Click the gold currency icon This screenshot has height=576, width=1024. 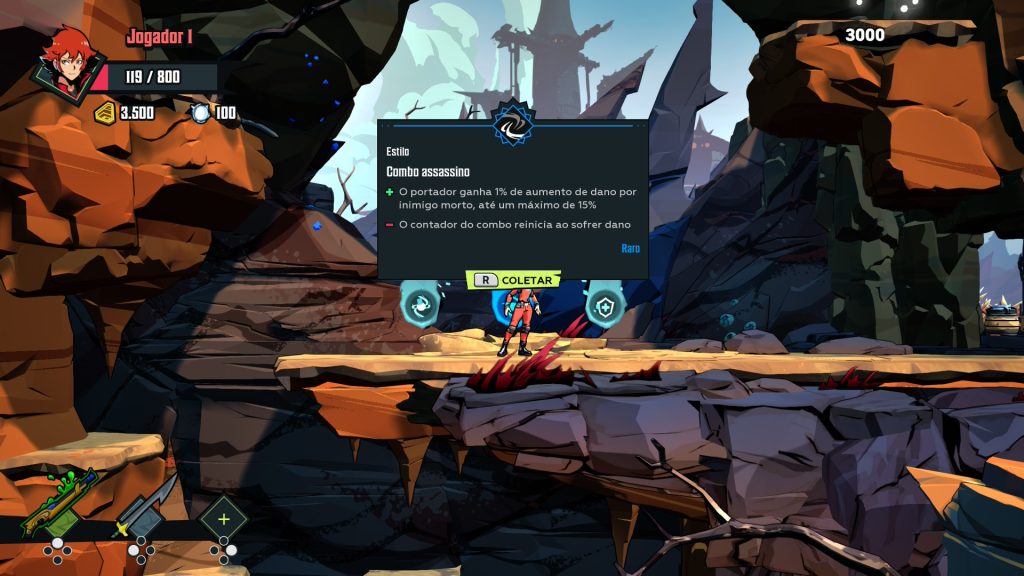105,113
